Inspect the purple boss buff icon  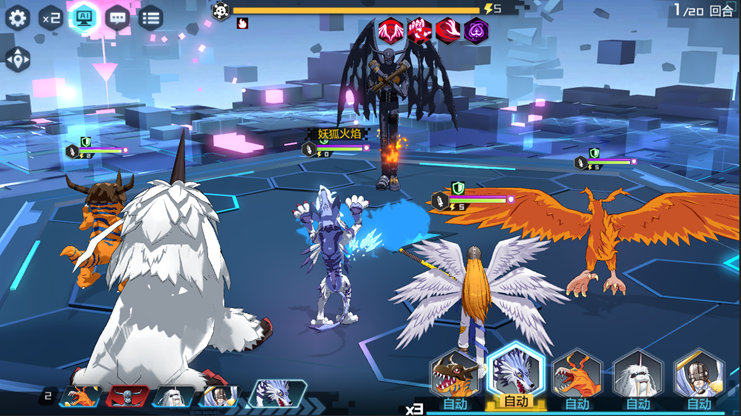tap(477, 30)
